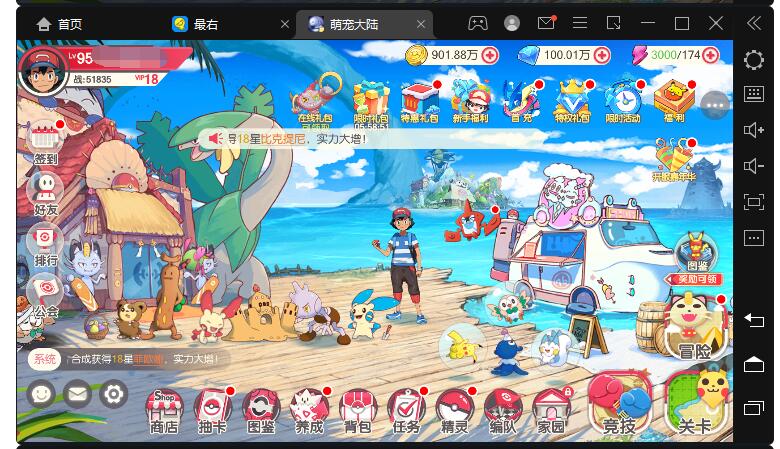Viewport: 780px width, 449px height.
Task: Open the 限时活动 alarm clock event
Action: [x=623, y=100]
